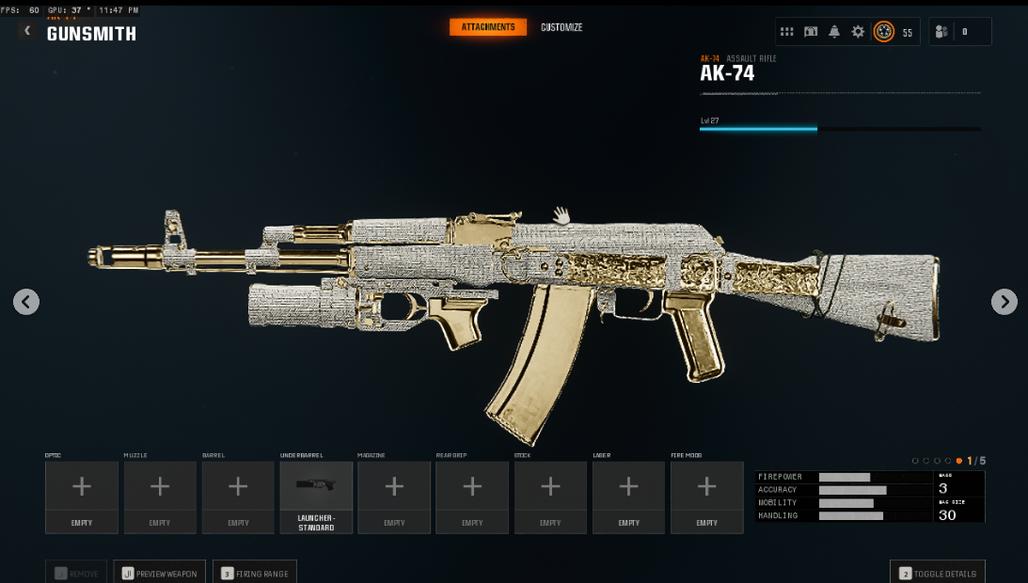Choose the Fire Mods slot

click(x=706, y=496)
